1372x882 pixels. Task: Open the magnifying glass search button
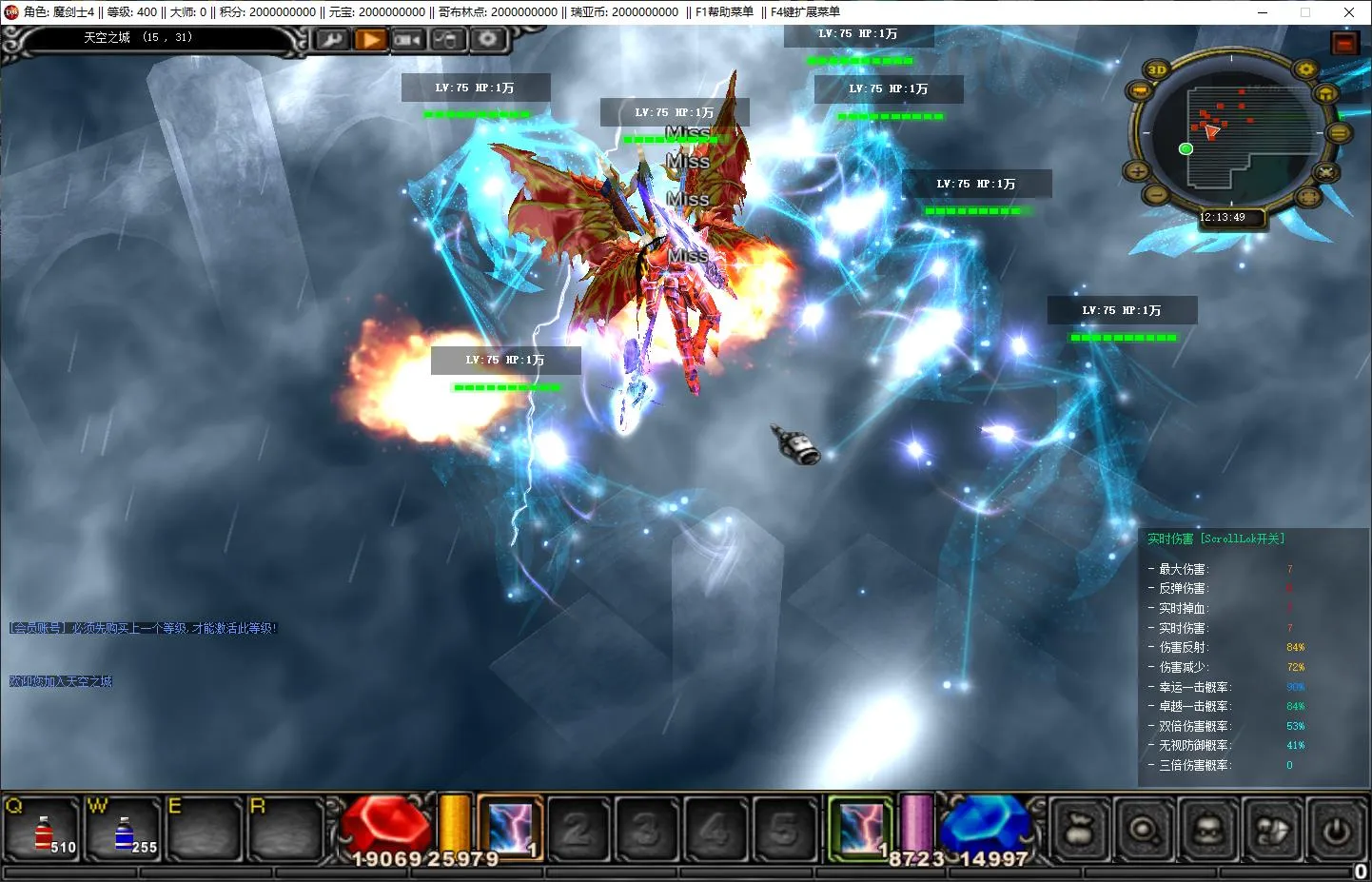pyautogui.click(x=1143, y=830)
